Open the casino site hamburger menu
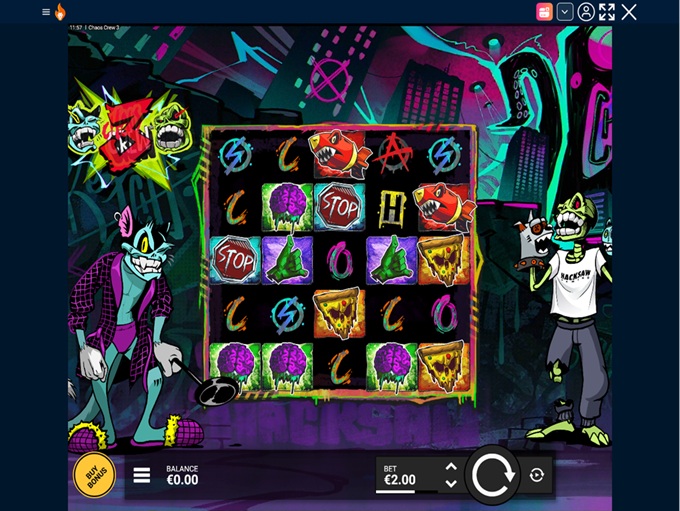Screen dimensions: 680x511 pos(46,12)
